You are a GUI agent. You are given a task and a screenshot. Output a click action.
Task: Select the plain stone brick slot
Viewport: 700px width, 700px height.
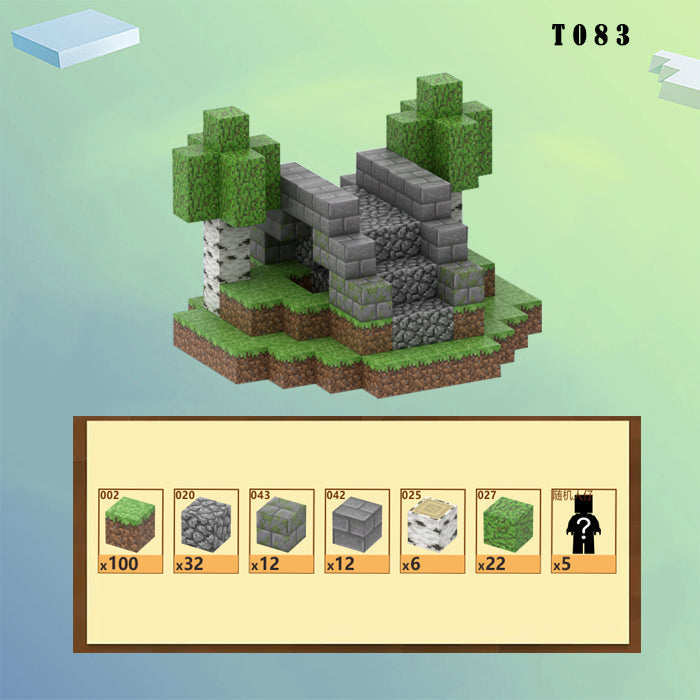coord(357,531)
